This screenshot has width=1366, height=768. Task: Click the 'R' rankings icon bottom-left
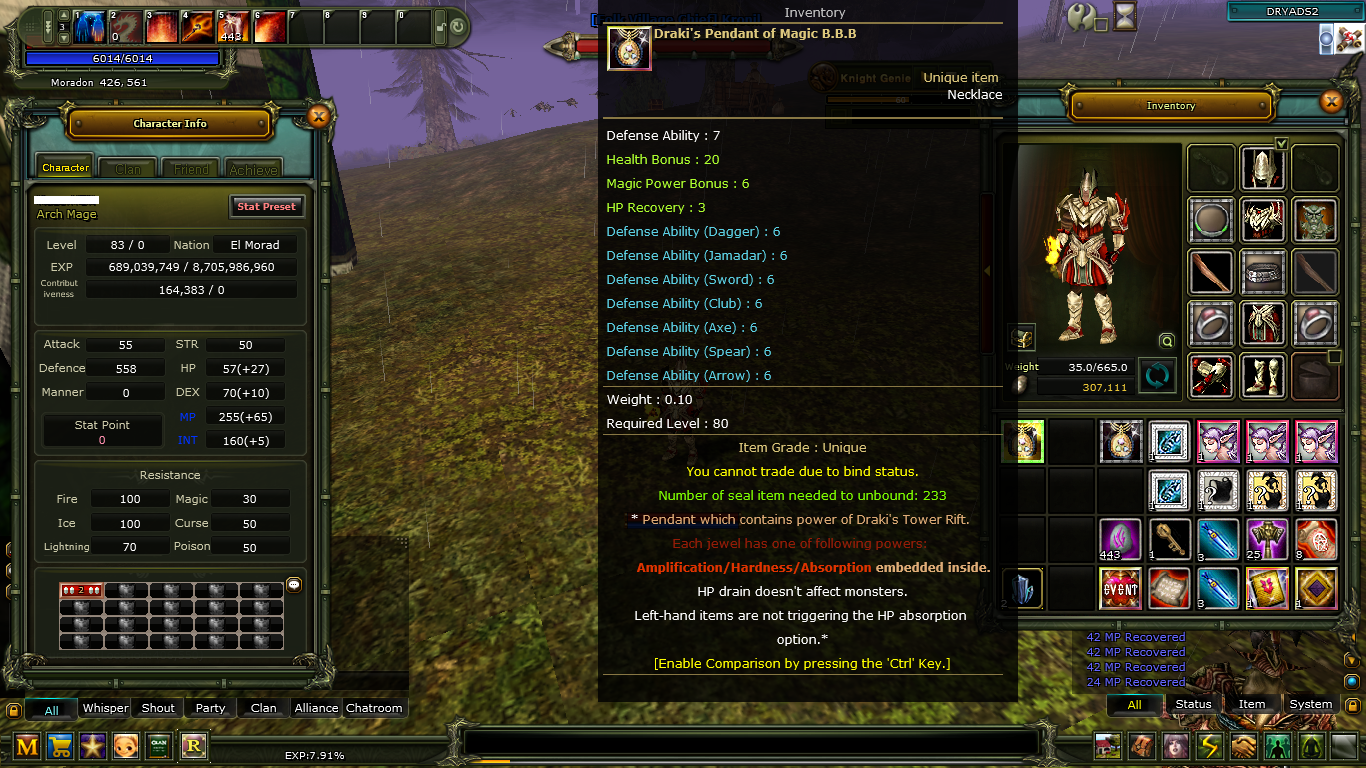coord(194,746)
